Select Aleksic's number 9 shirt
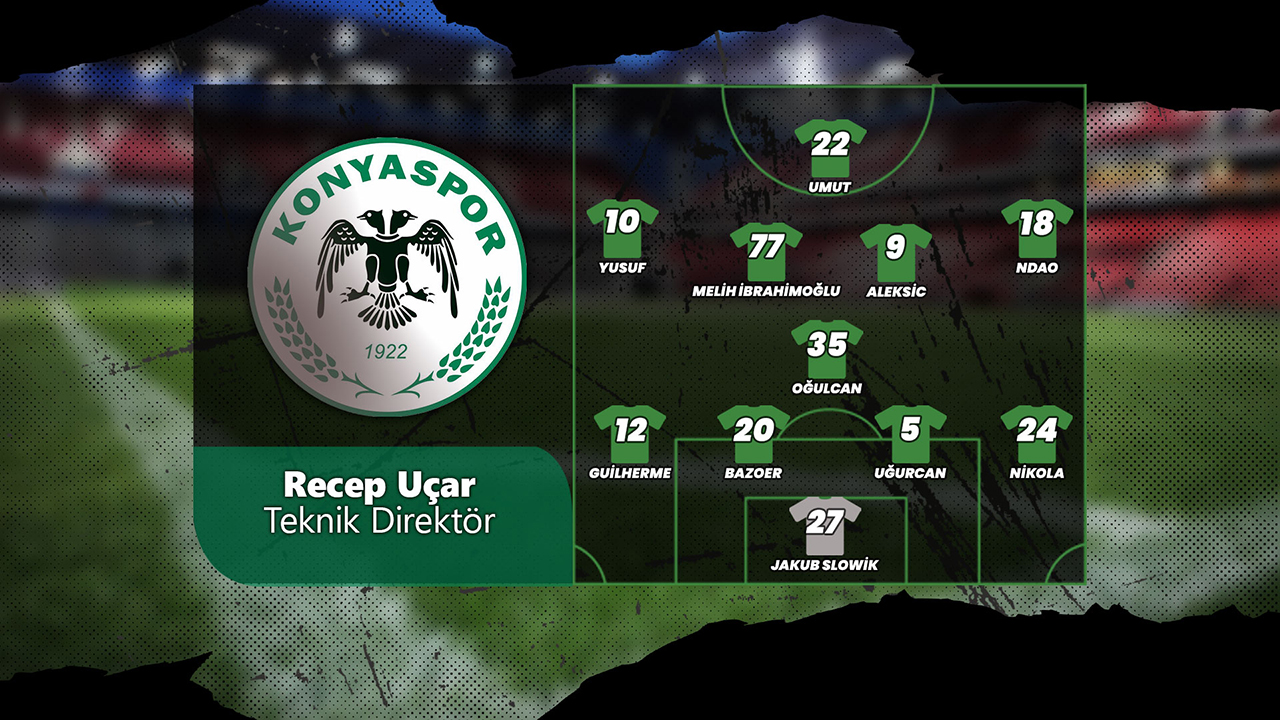Viewport: 1280px width, 720px height. [895, 251]
